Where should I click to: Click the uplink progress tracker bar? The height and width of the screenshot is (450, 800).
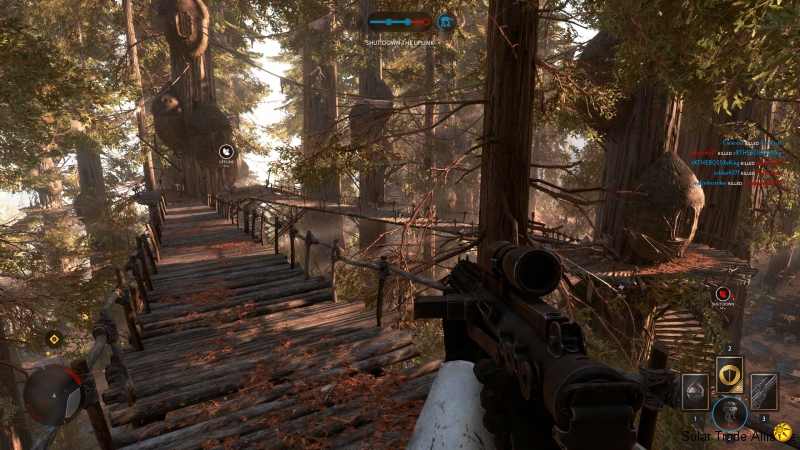click(x=399, y=21)
